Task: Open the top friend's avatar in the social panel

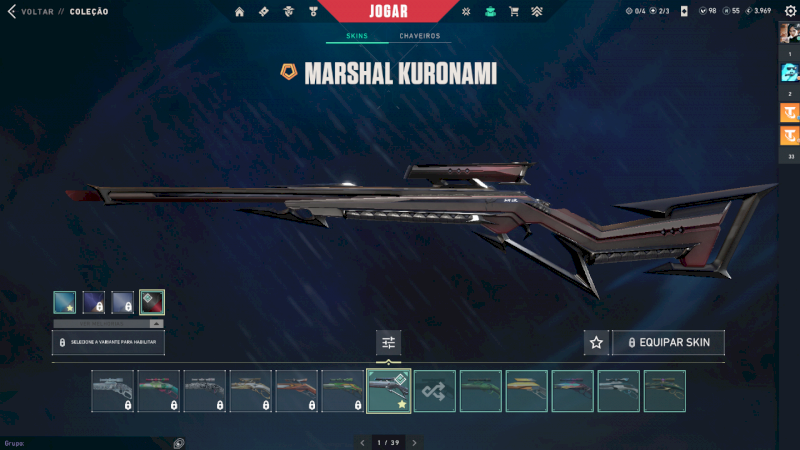Action: point(789,32)
